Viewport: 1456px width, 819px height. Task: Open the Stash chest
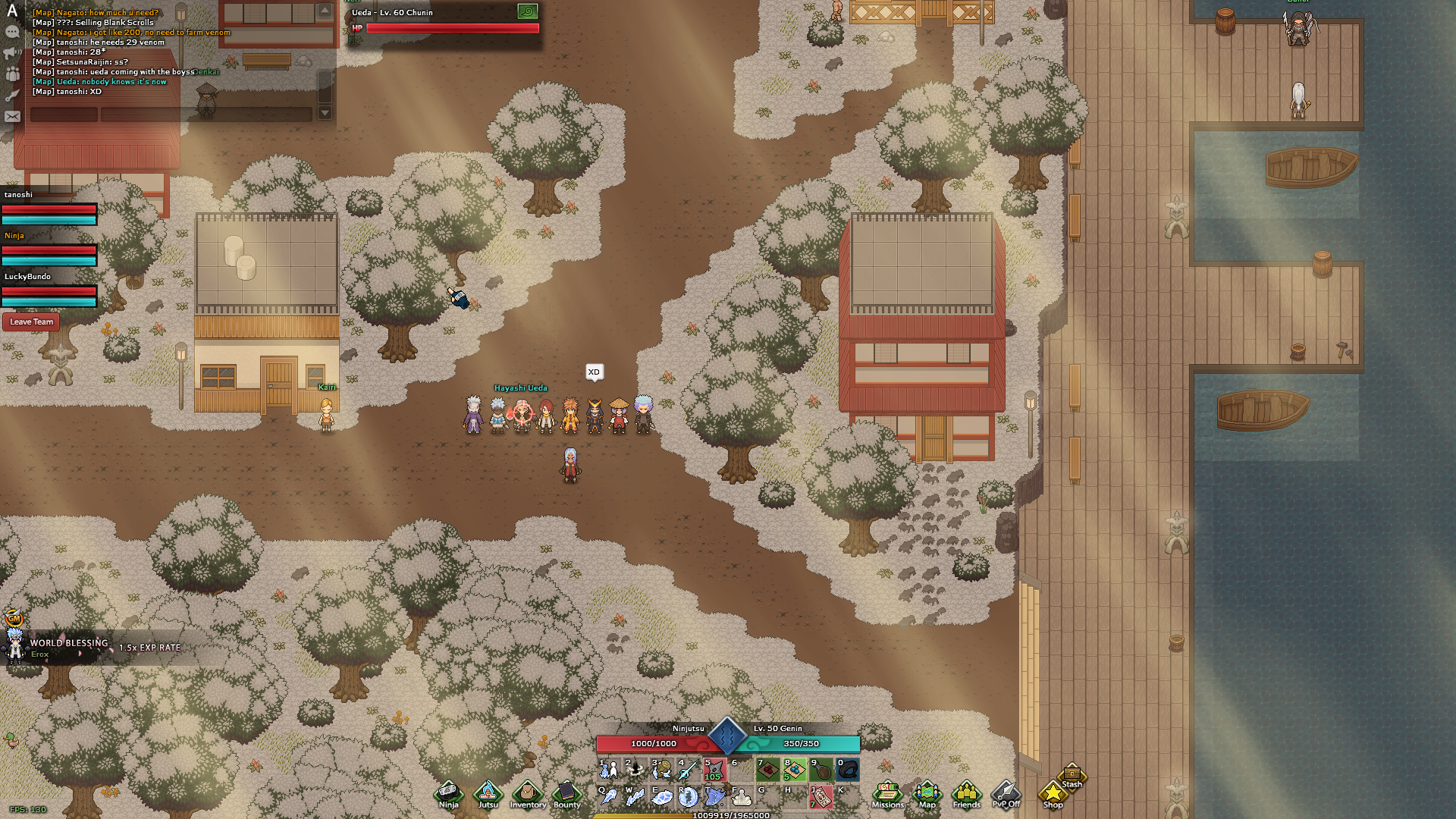1072,776
